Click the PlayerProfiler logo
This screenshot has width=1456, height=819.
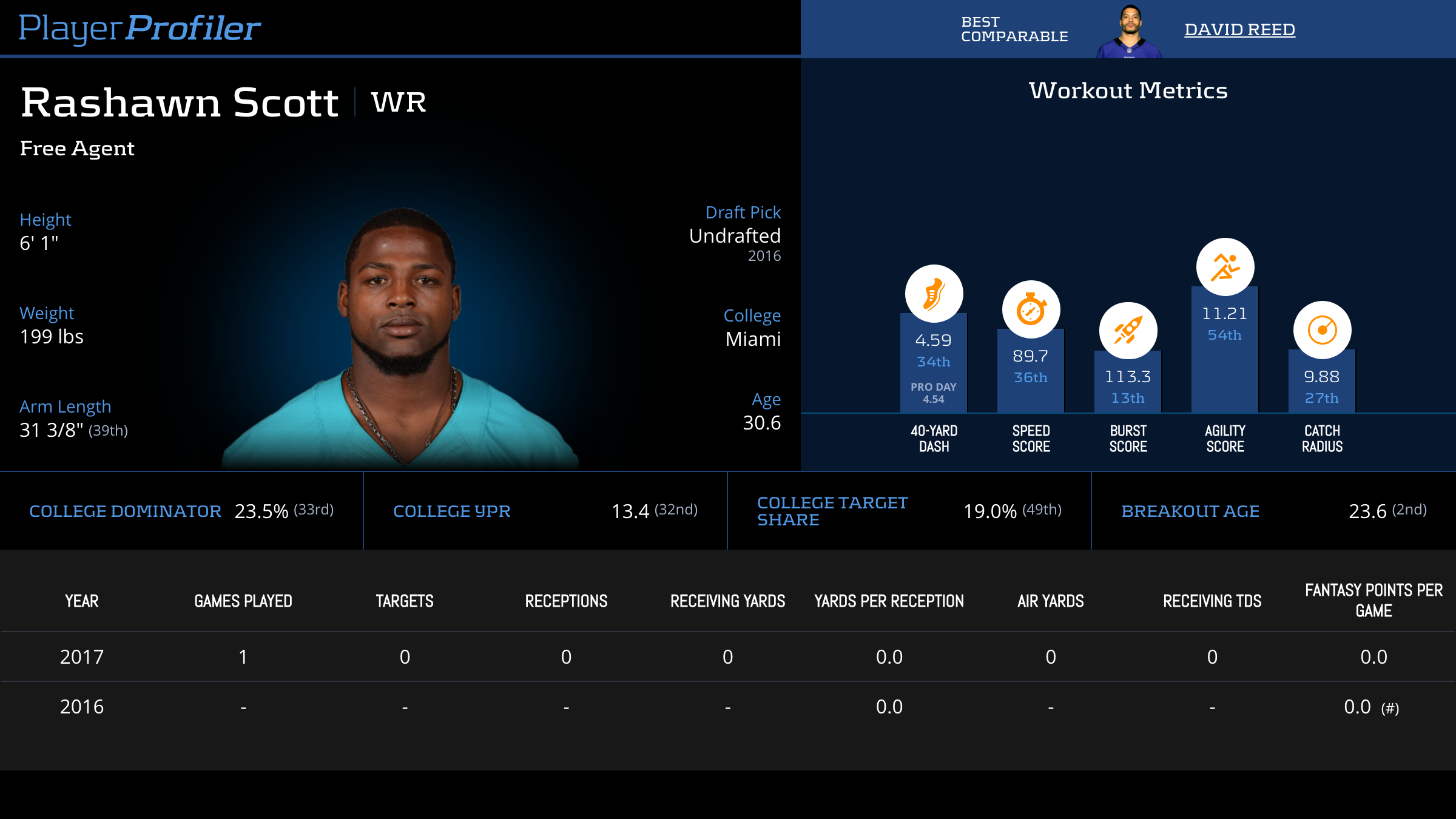[140, 28]
